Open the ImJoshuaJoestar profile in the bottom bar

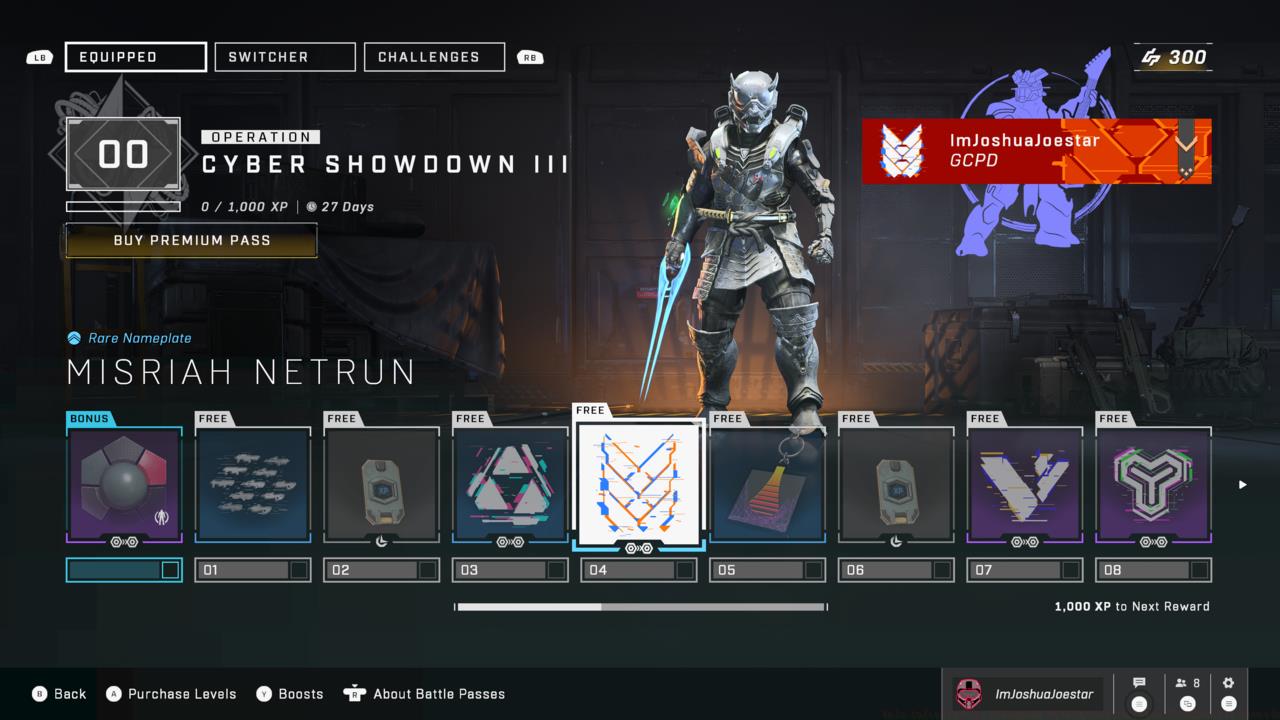click(1027, 693)
